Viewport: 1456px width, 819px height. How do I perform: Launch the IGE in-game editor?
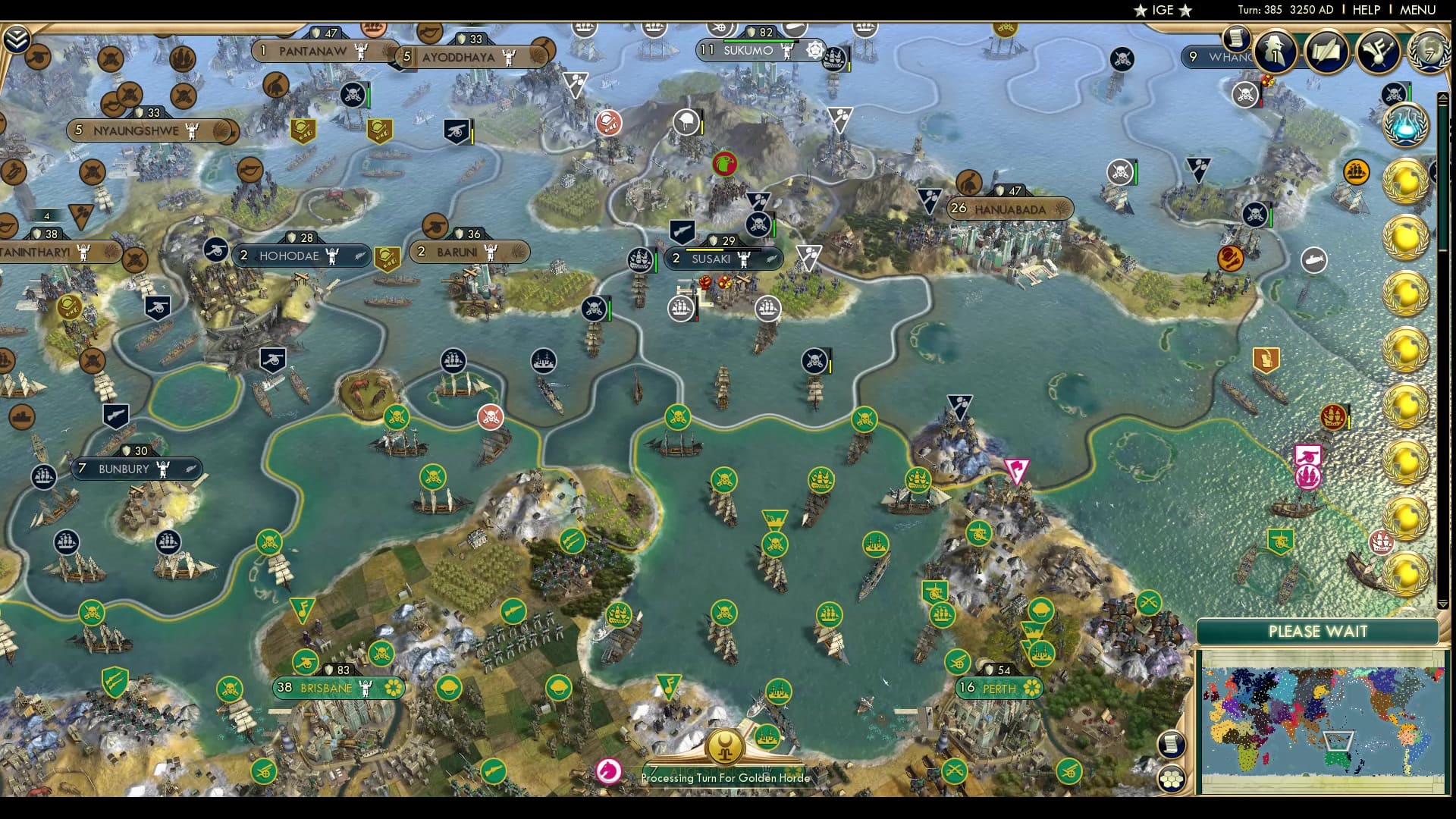click(1163, 10)
